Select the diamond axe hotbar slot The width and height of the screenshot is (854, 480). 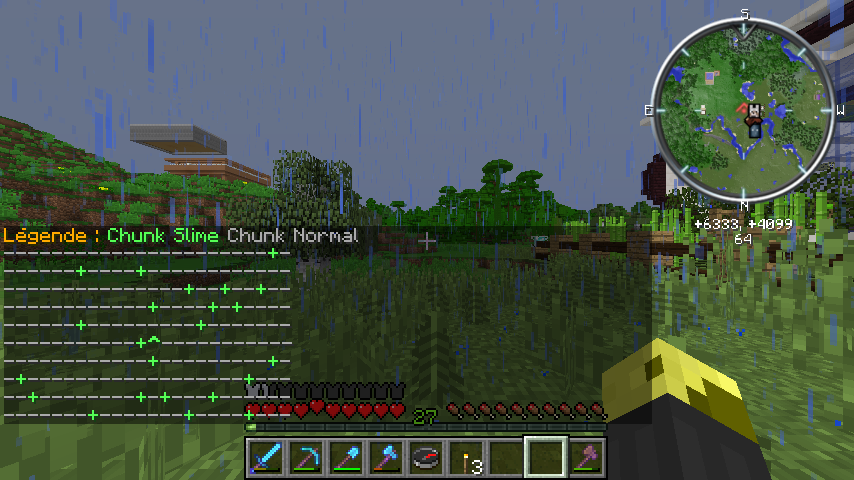[x=385, y=458]
